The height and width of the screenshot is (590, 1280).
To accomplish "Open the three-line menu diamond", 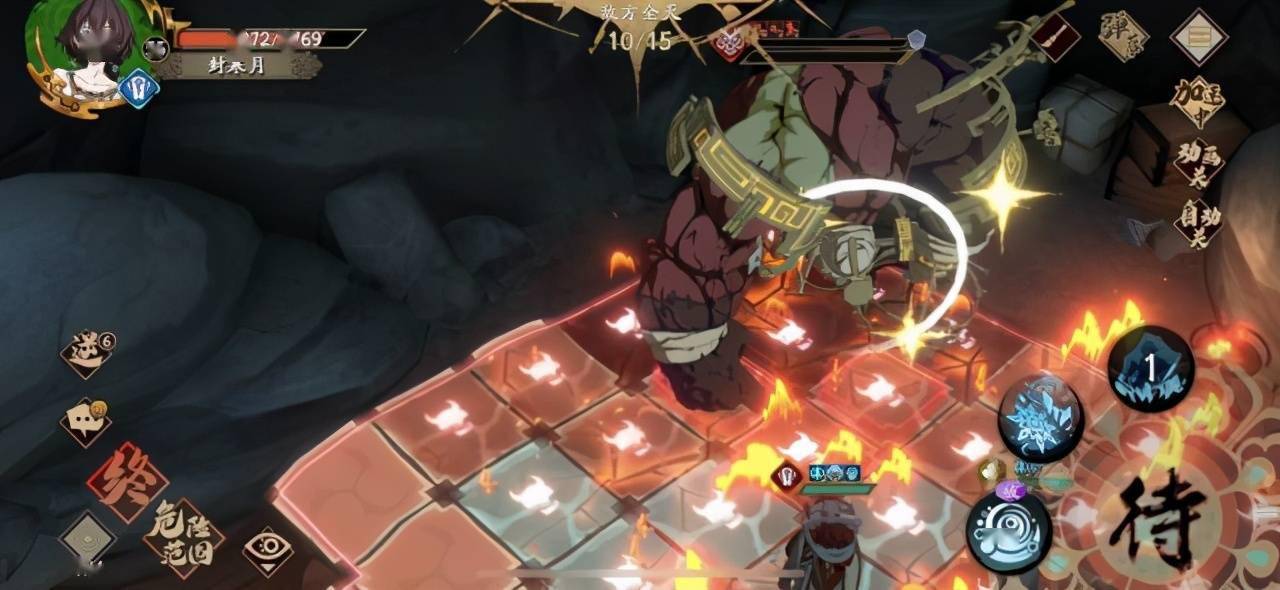I will [x=1199, y=37].
